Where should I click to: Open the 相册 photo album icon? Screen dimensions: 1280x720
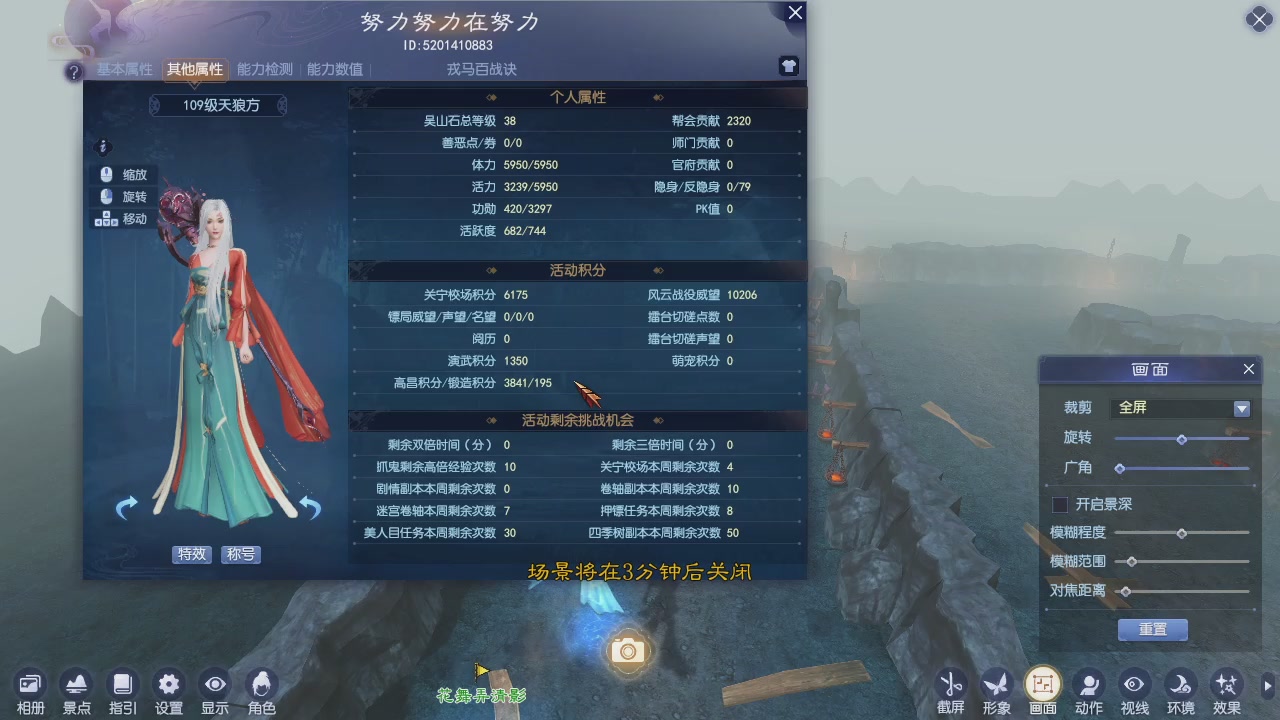coord(29,684)
